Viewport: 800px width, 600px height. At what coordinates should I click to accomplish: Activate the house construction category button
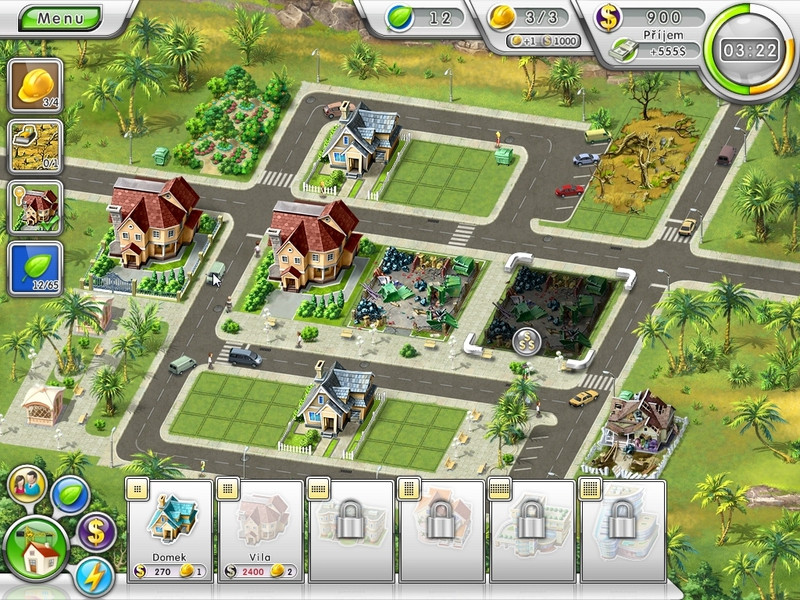pyautogui.click(x=36, y=548)
